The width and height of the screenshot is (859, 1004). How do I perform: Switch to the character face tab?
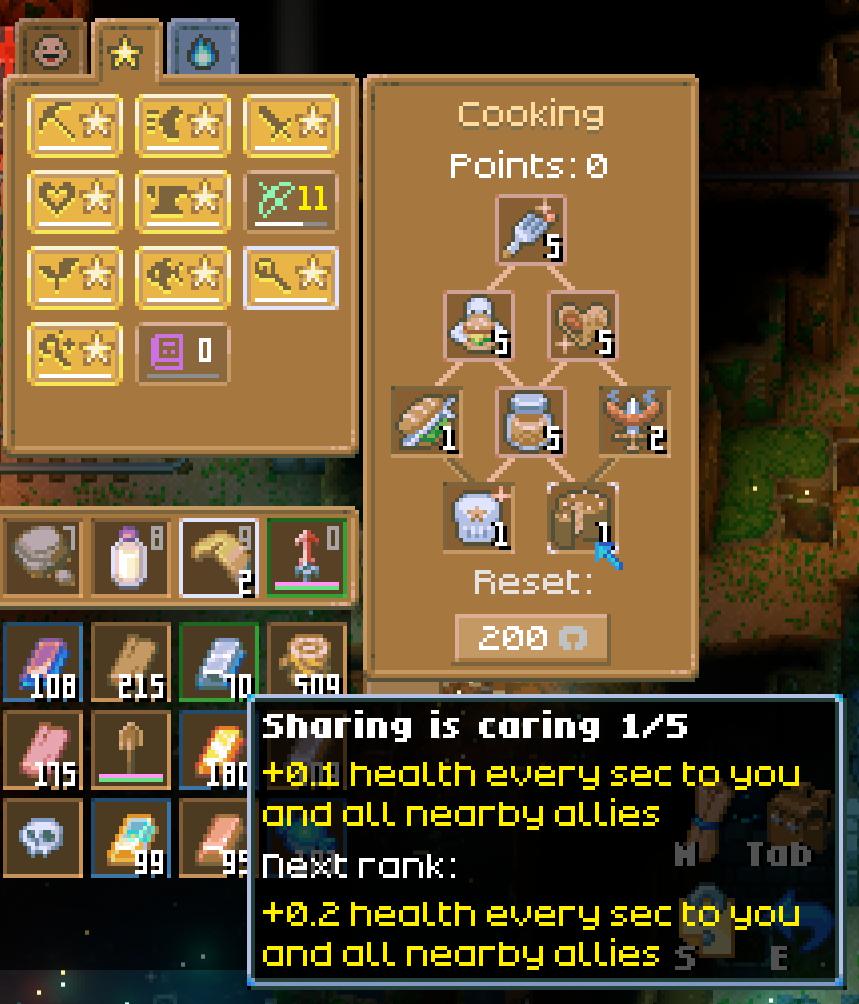click(x=52, y=49)
